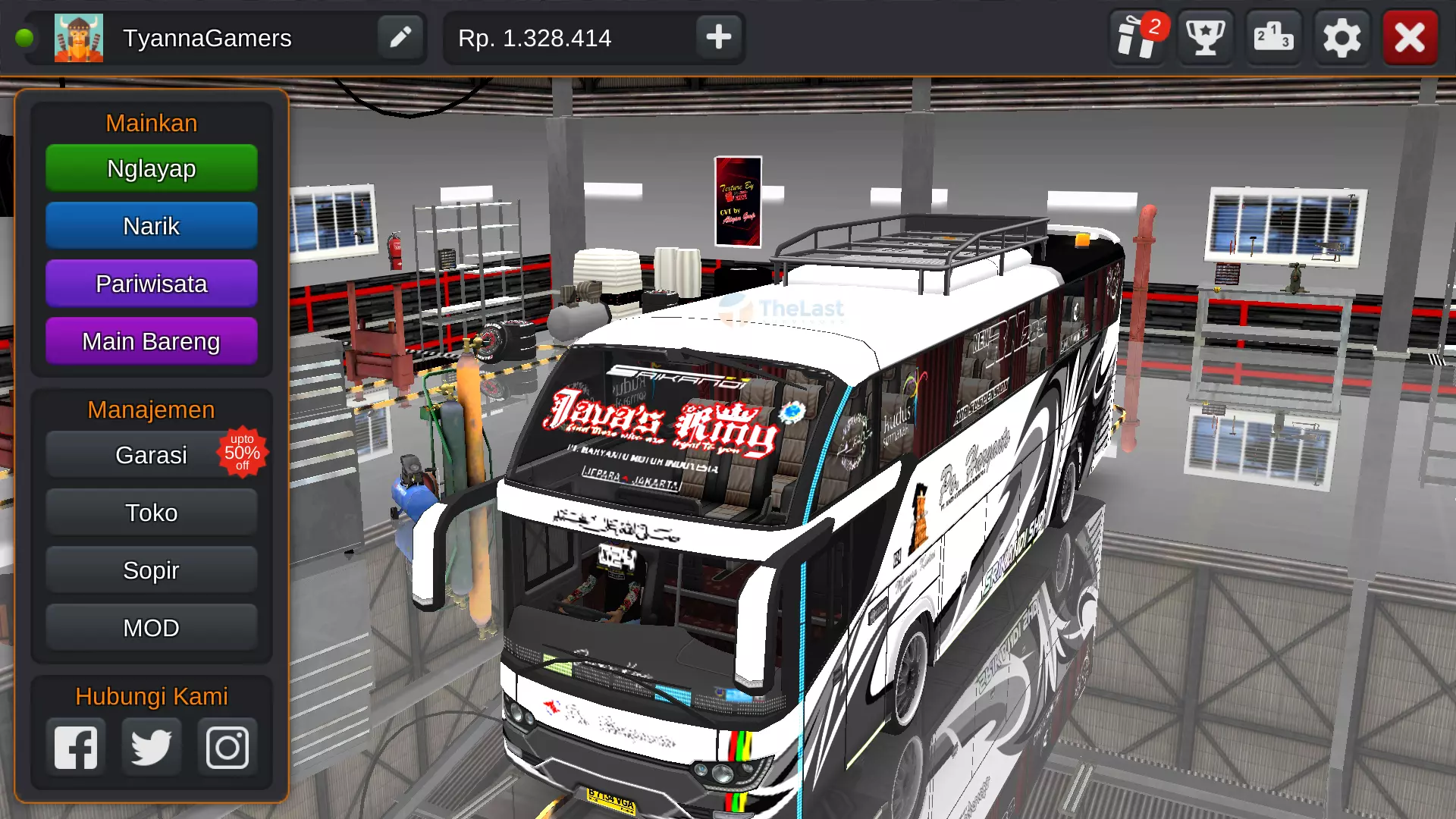View the leaderboard rankings
Viewport: 1456px width, 819px height.
point(1272,37)
